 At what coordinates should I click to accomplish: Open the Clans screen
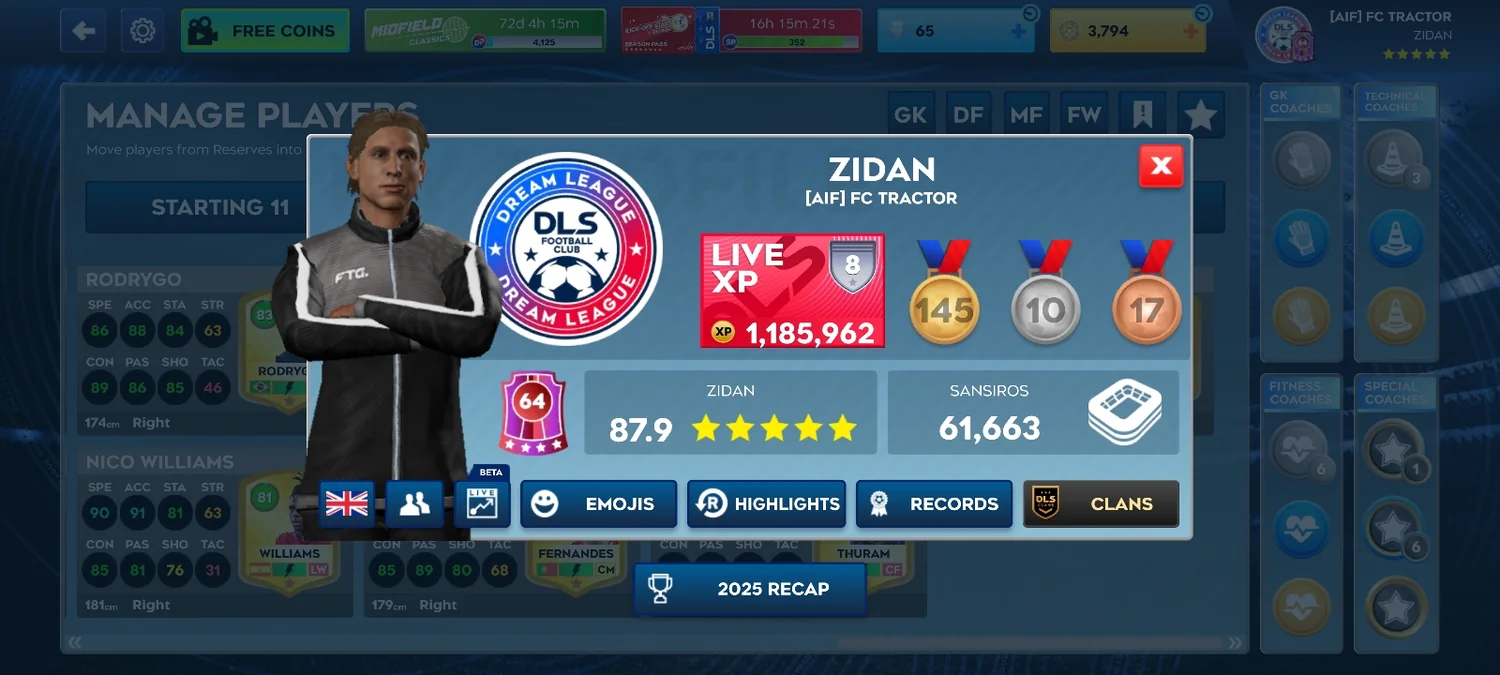pos(1101,504)
